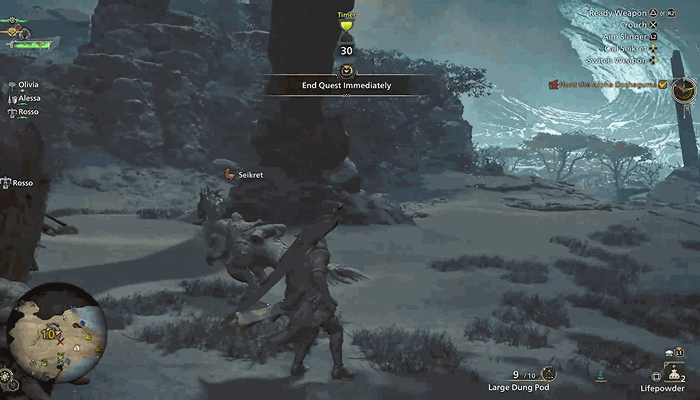Select the Large Dung Pod slinger ammo icon
Image resolution: width=700 pixels, height=400 pixels.
tap(548, 373)
